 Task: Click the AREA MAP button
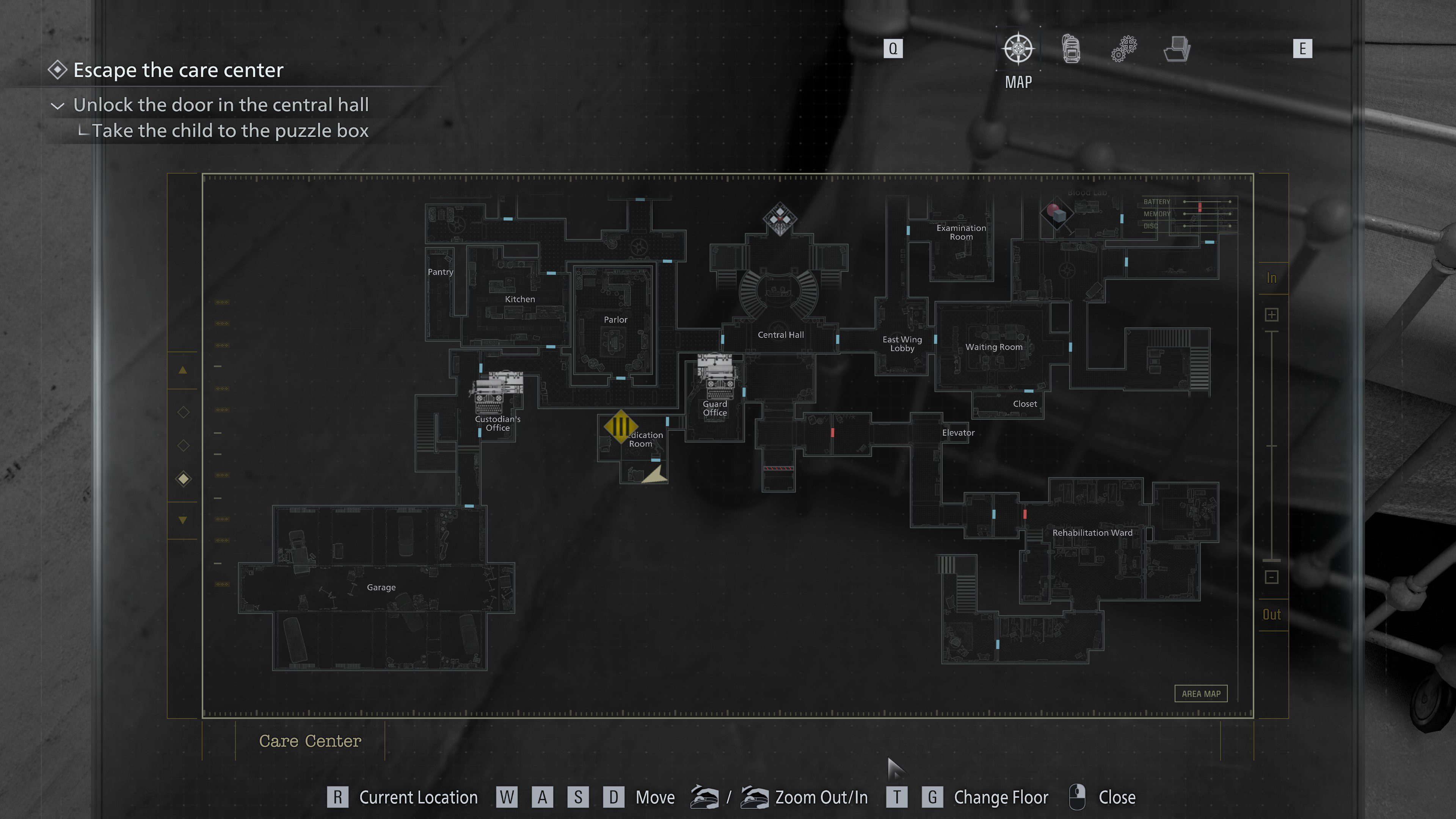pos(1200,693)
